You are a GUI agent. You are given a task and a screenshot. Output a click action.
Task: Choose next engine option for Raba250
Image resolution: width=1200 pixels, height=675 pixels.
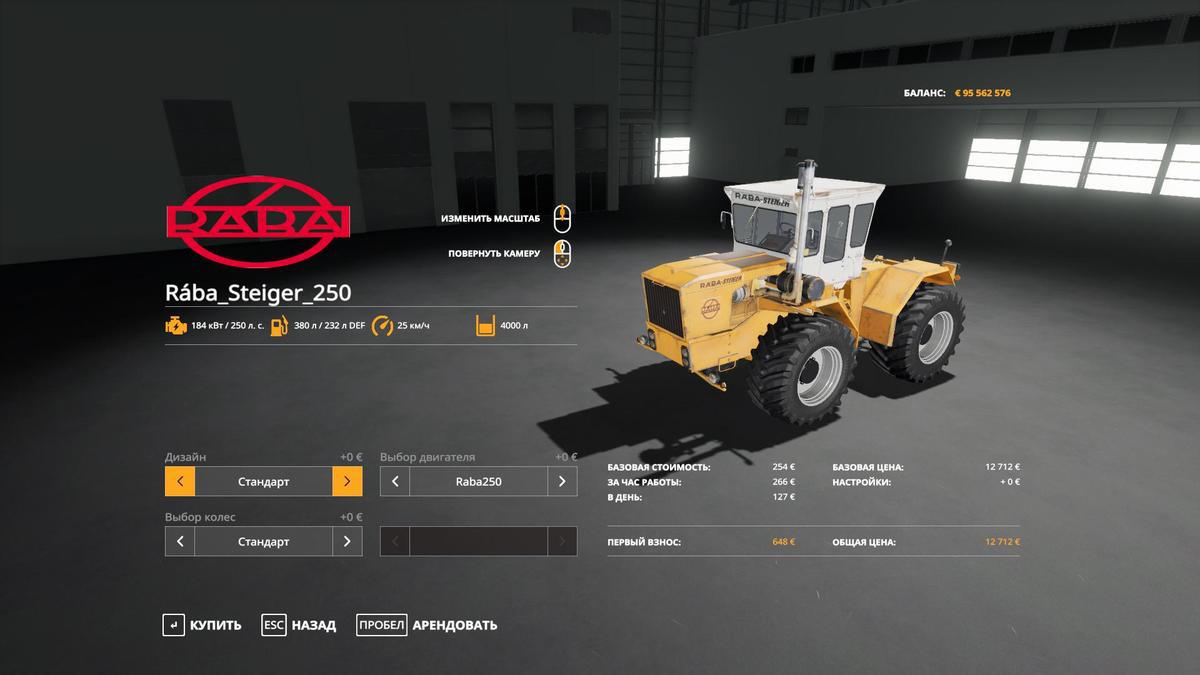pyautogui.click(x=562, y=481)
